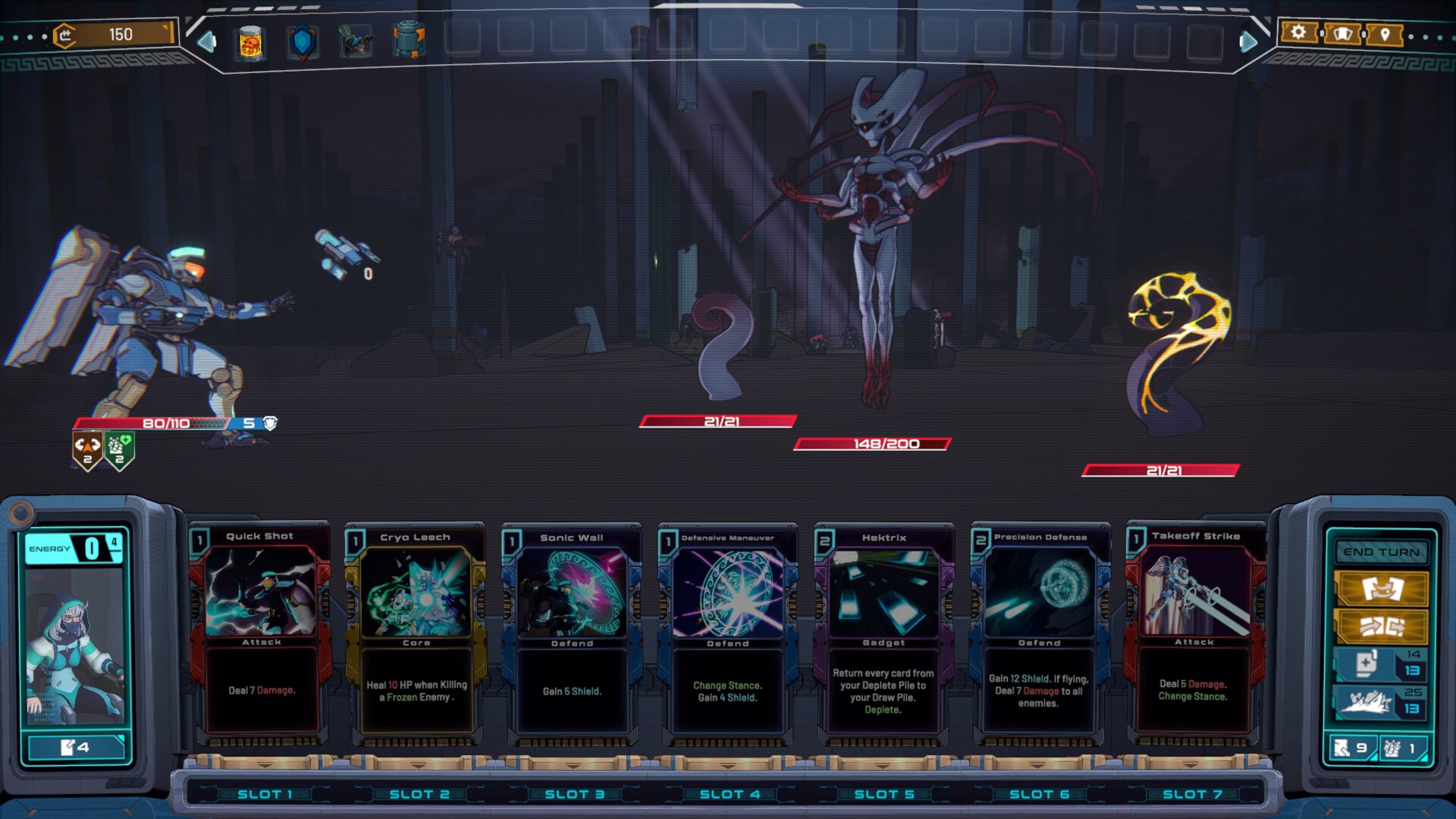Image resolution: width=1456 pixels, height=819 pixels.
Task: End the current turn
Action: (x=1381, y=552)
